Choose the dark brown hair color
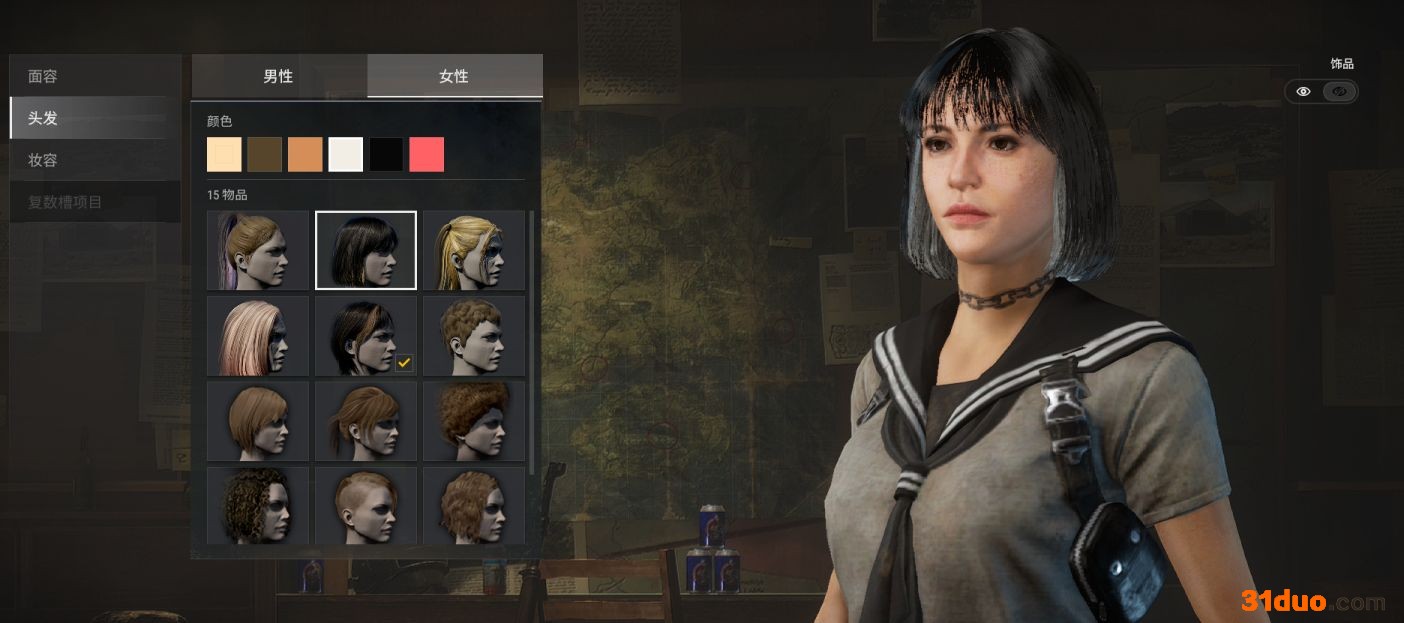Screen dimensions: 1404x623 tap(265, 155)
